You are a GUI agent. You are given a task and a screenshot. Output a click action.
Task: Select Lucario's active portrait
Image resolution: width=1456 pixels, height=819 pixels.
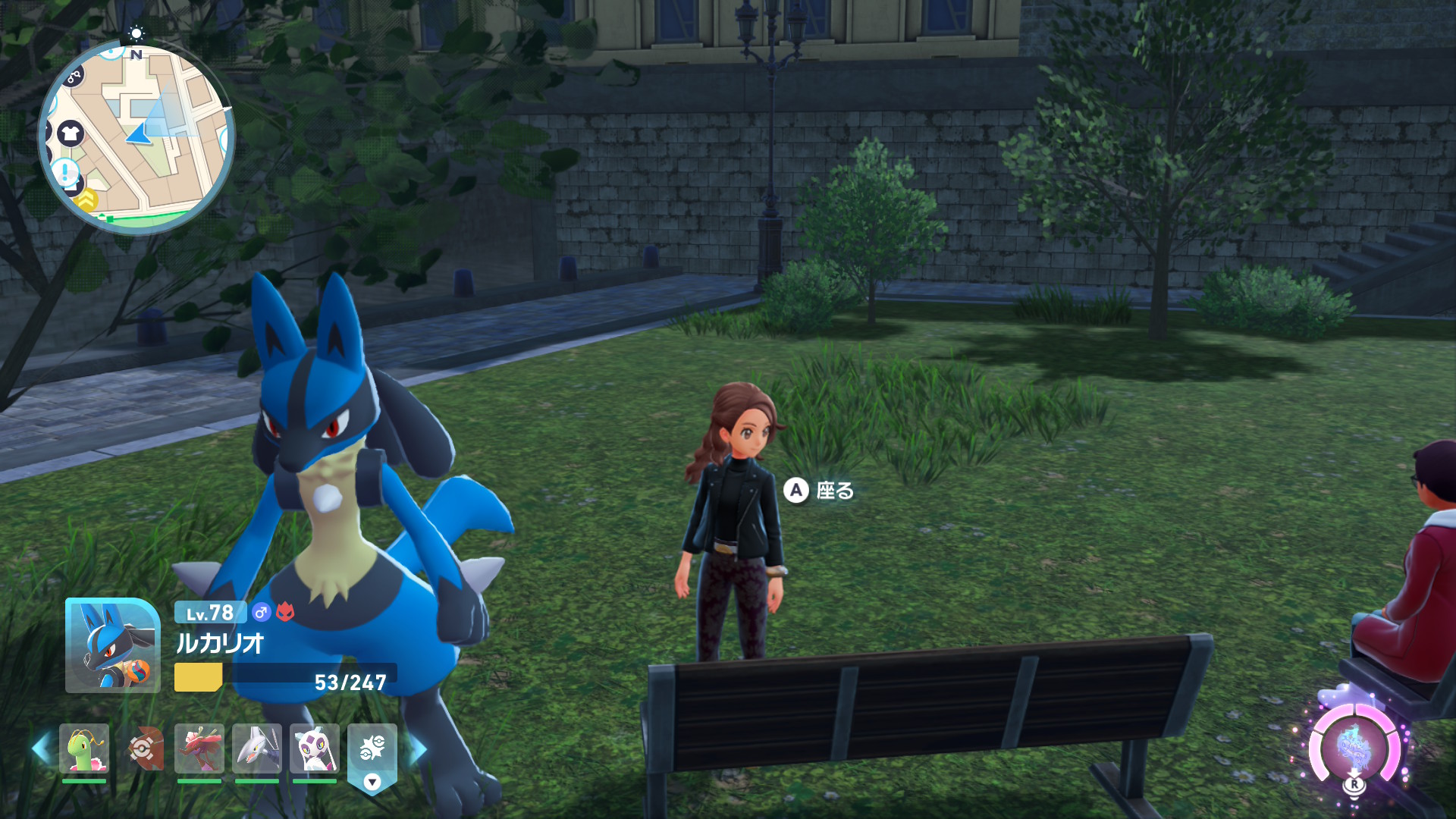(x=112, y=645)
